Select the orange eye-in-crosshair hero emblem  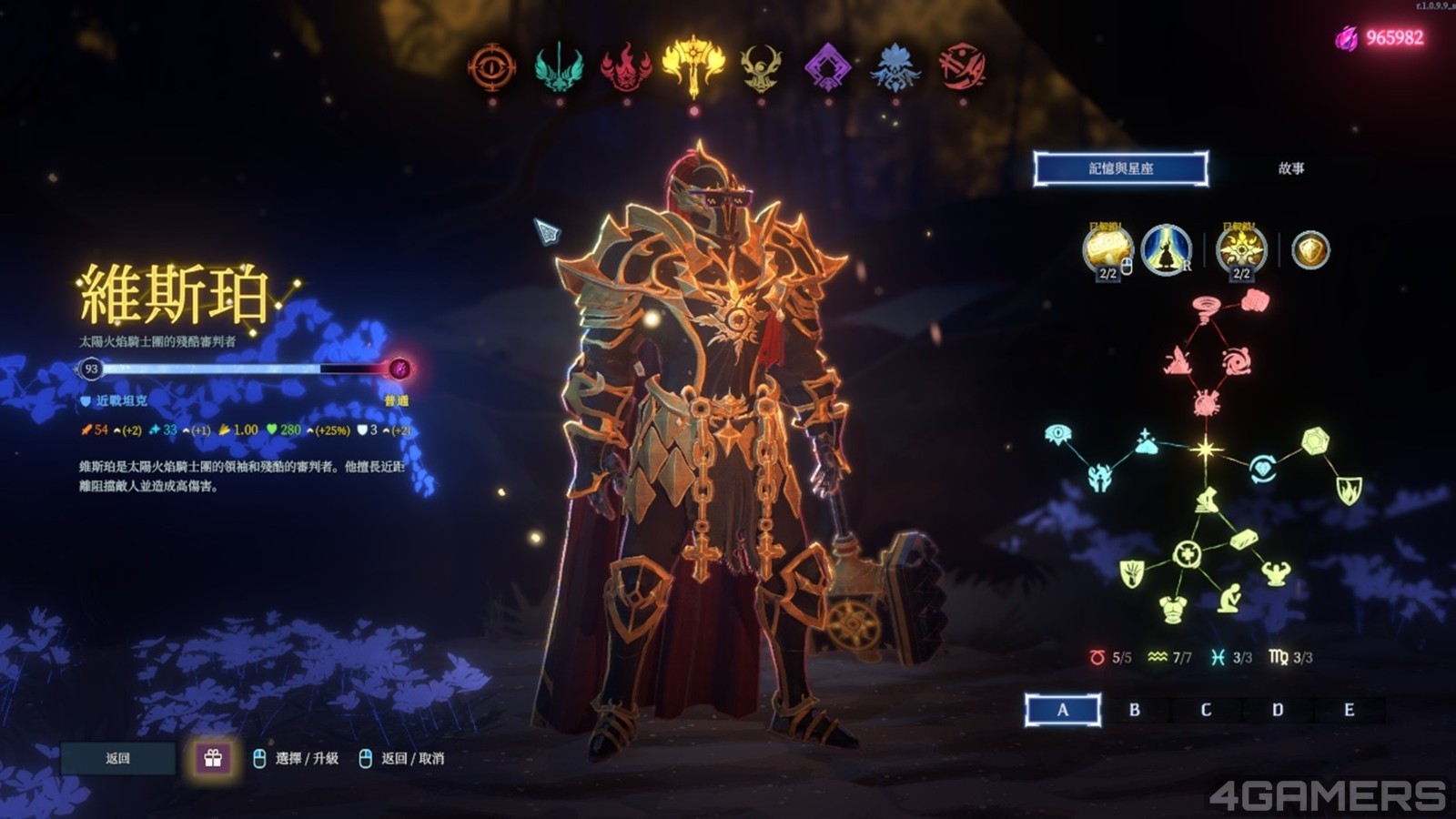[492, 66]
